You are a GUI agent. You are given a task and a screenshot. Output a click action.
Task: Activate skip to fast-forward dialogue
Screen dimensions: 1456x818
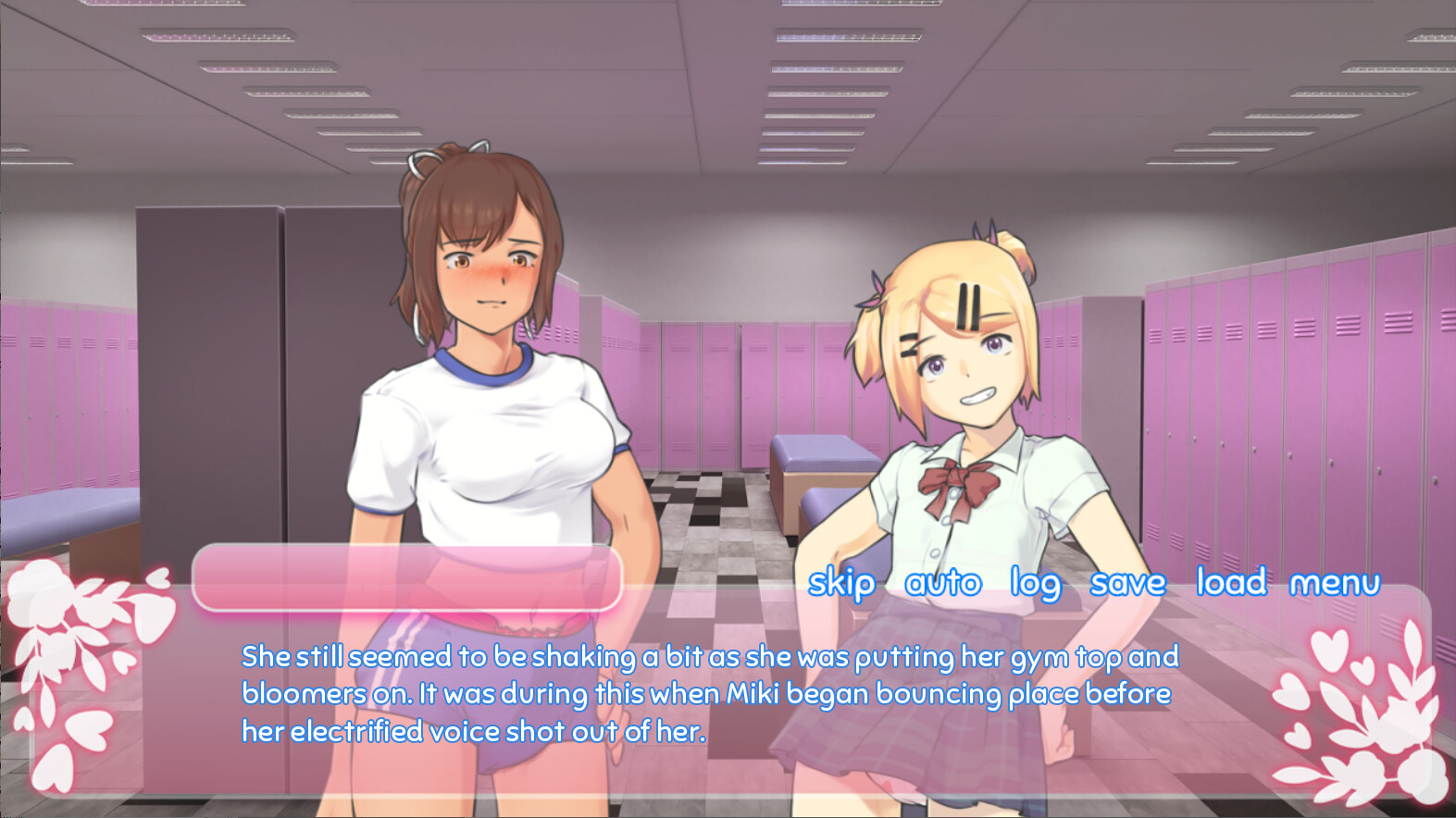[841, 583]
